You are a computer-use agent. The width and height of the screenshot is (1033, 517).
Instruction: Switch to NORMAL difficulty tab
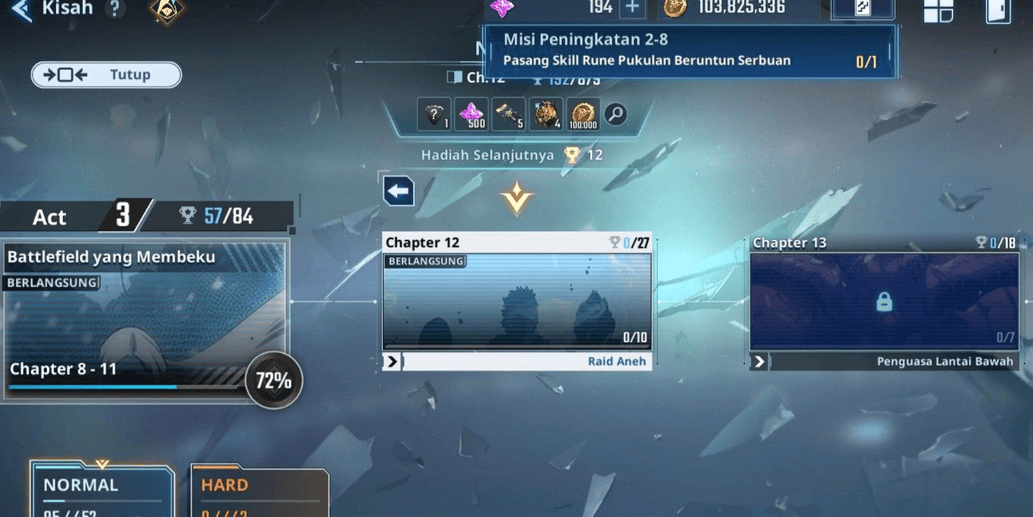click(100, 490)
